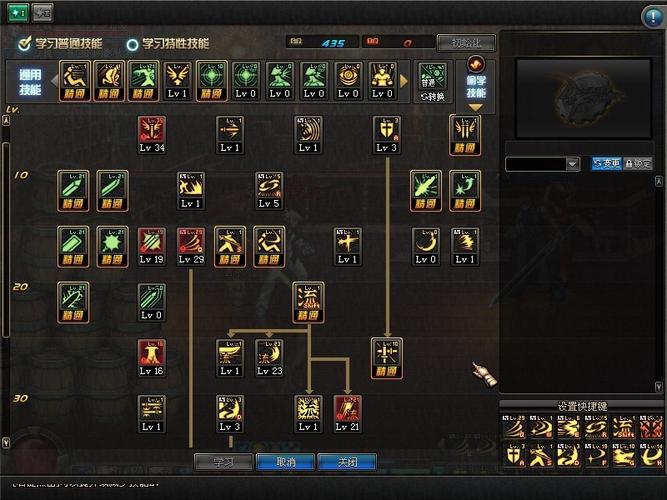Switch to 学习特性技能 mode

tap(133, 44)
